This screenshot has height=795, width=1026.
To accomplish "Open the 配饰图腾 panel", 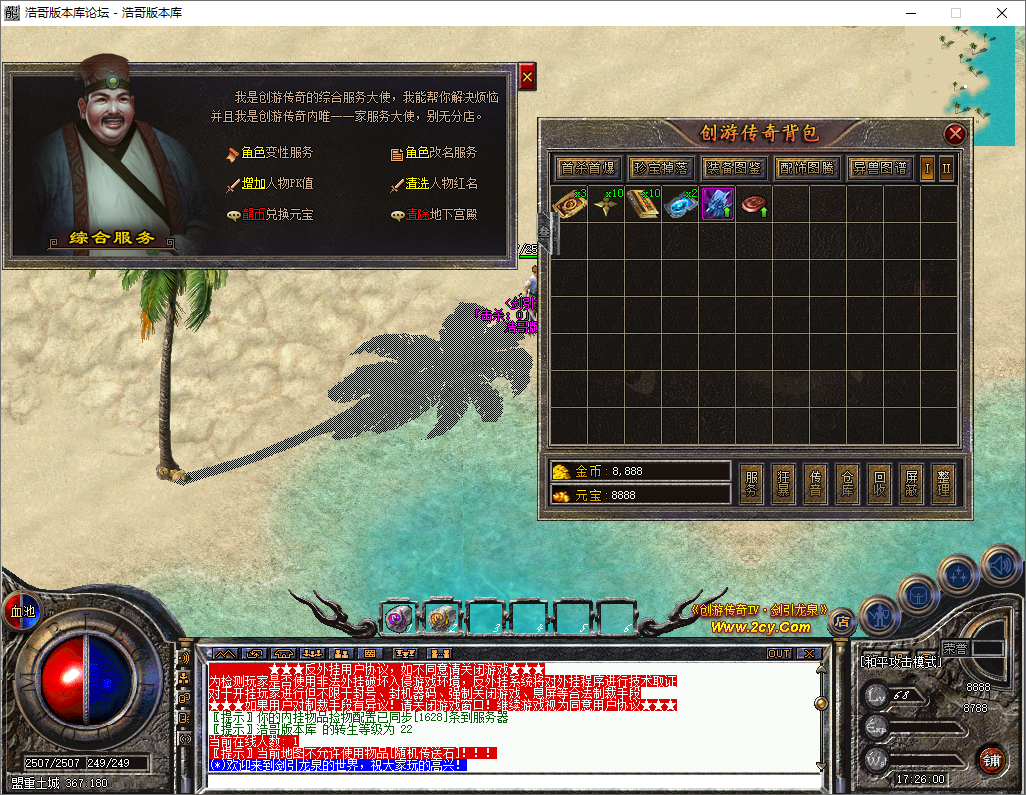I will (x=807, y=168).
